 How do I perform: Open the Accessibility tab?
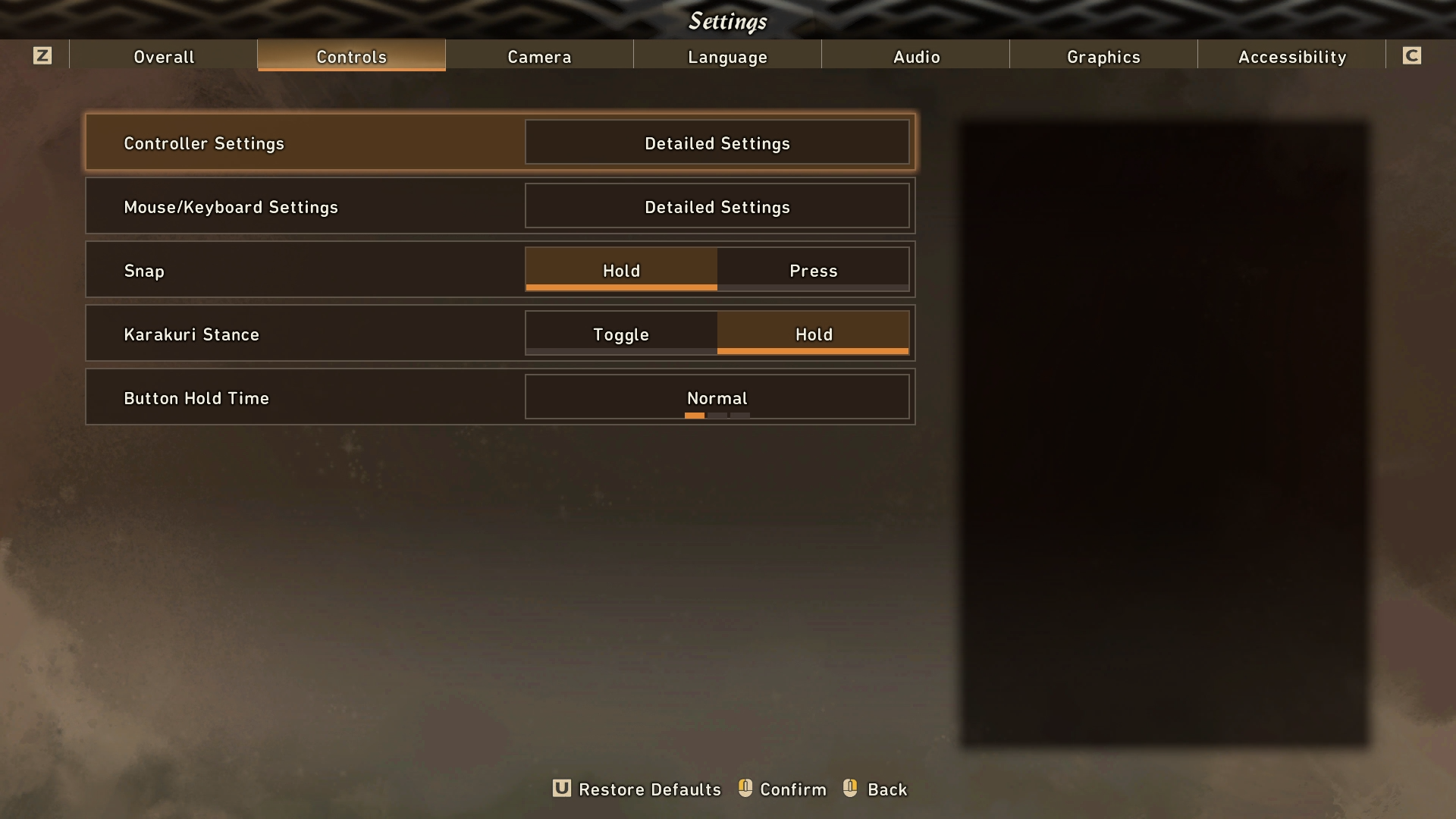coord(1291,56)
